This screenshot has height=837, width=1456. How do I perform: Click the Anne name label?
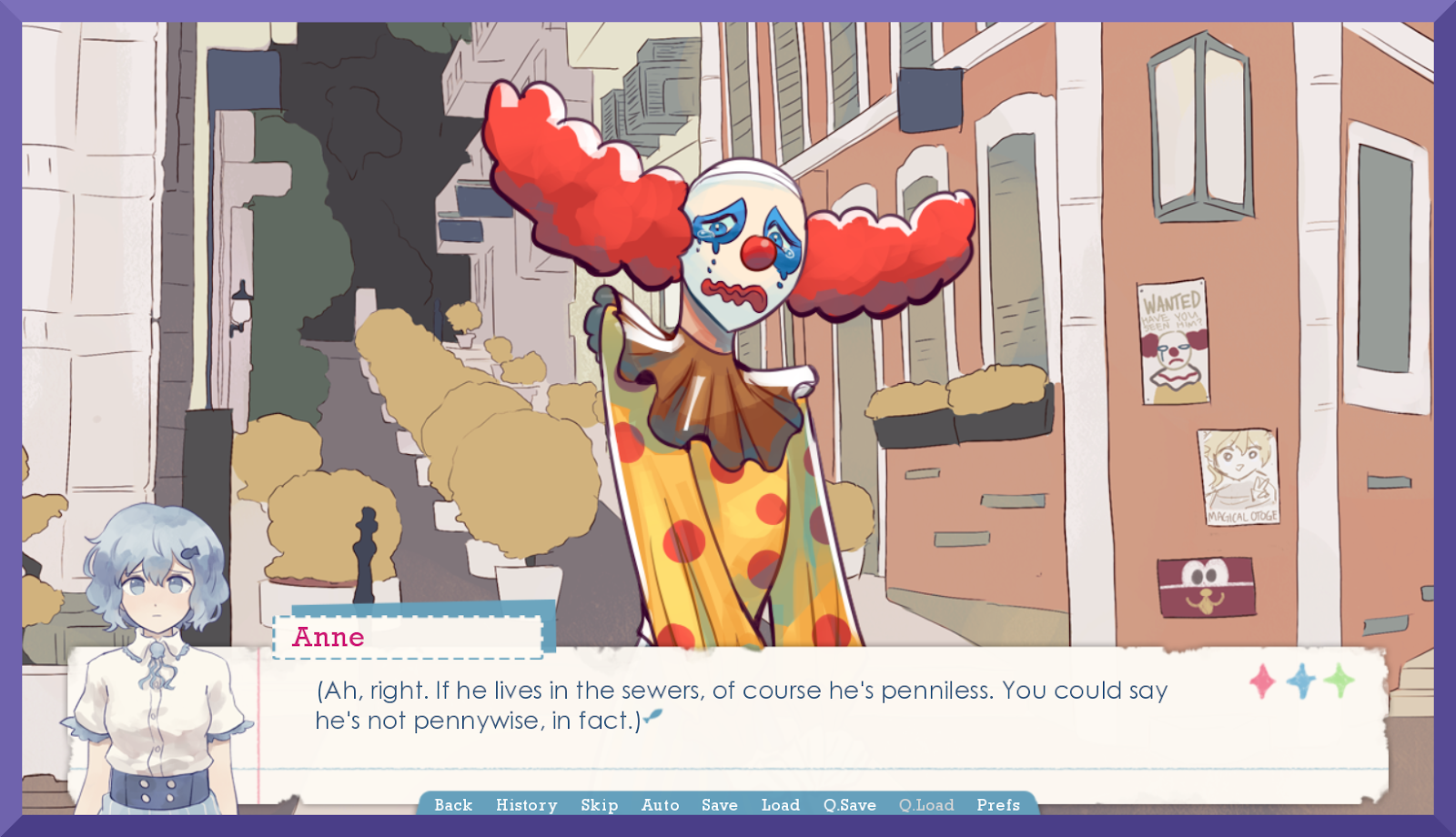328,637
